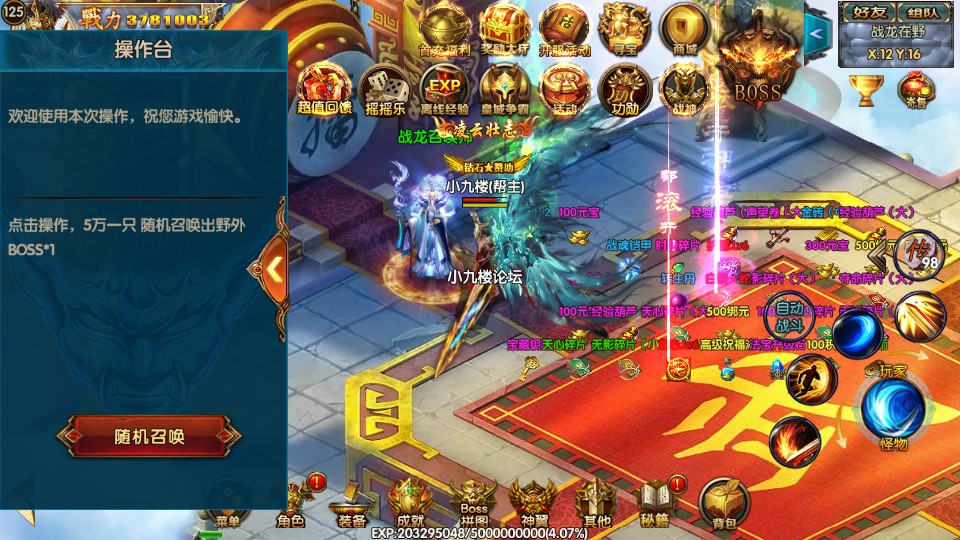Open the 奖励大厅 reward hall chest
Viewport: 960px width, 540px height.
[x=501, y=28]
